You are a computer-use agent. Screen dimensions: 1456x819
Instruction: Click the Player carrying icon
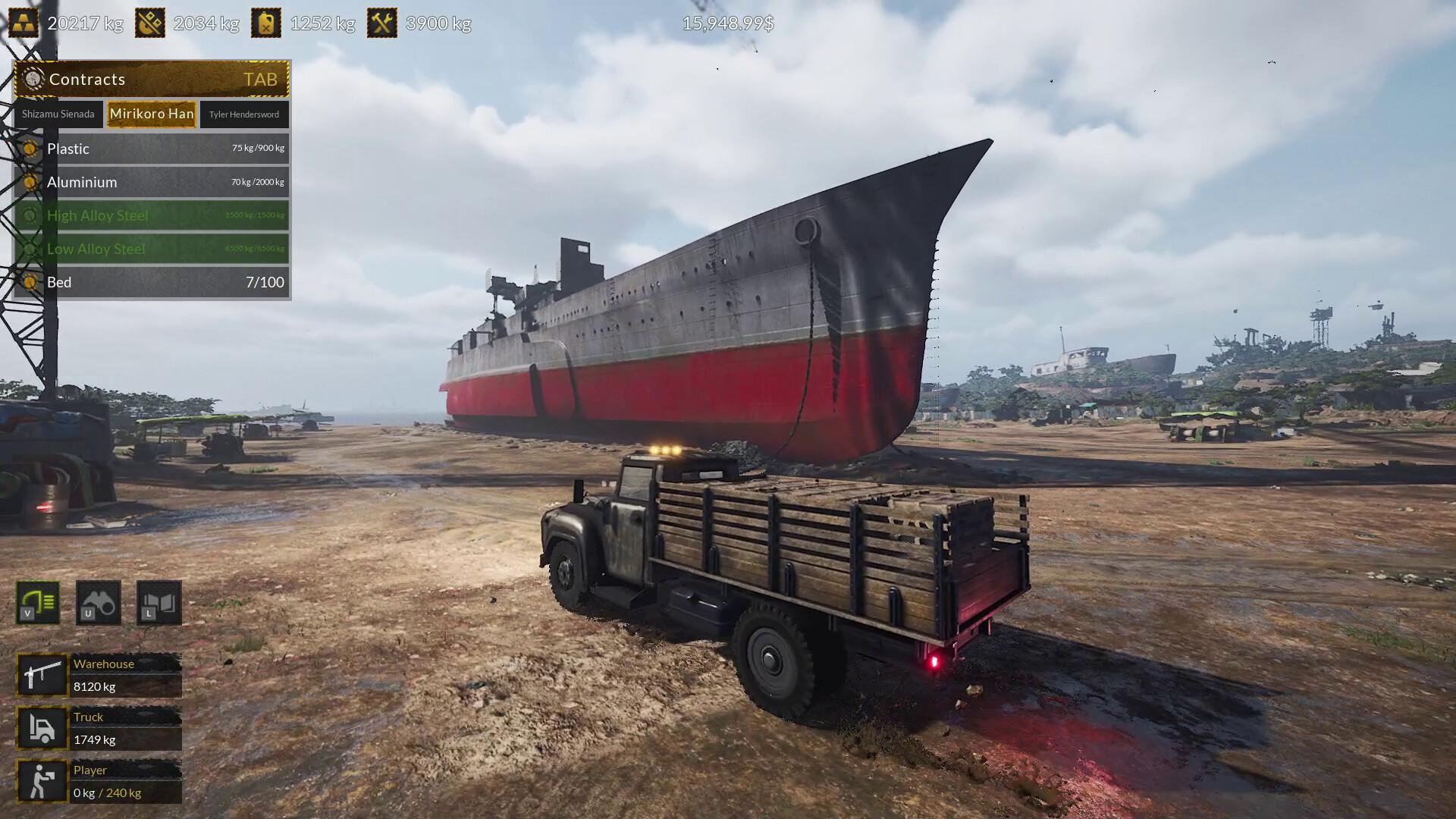[42, 781]
